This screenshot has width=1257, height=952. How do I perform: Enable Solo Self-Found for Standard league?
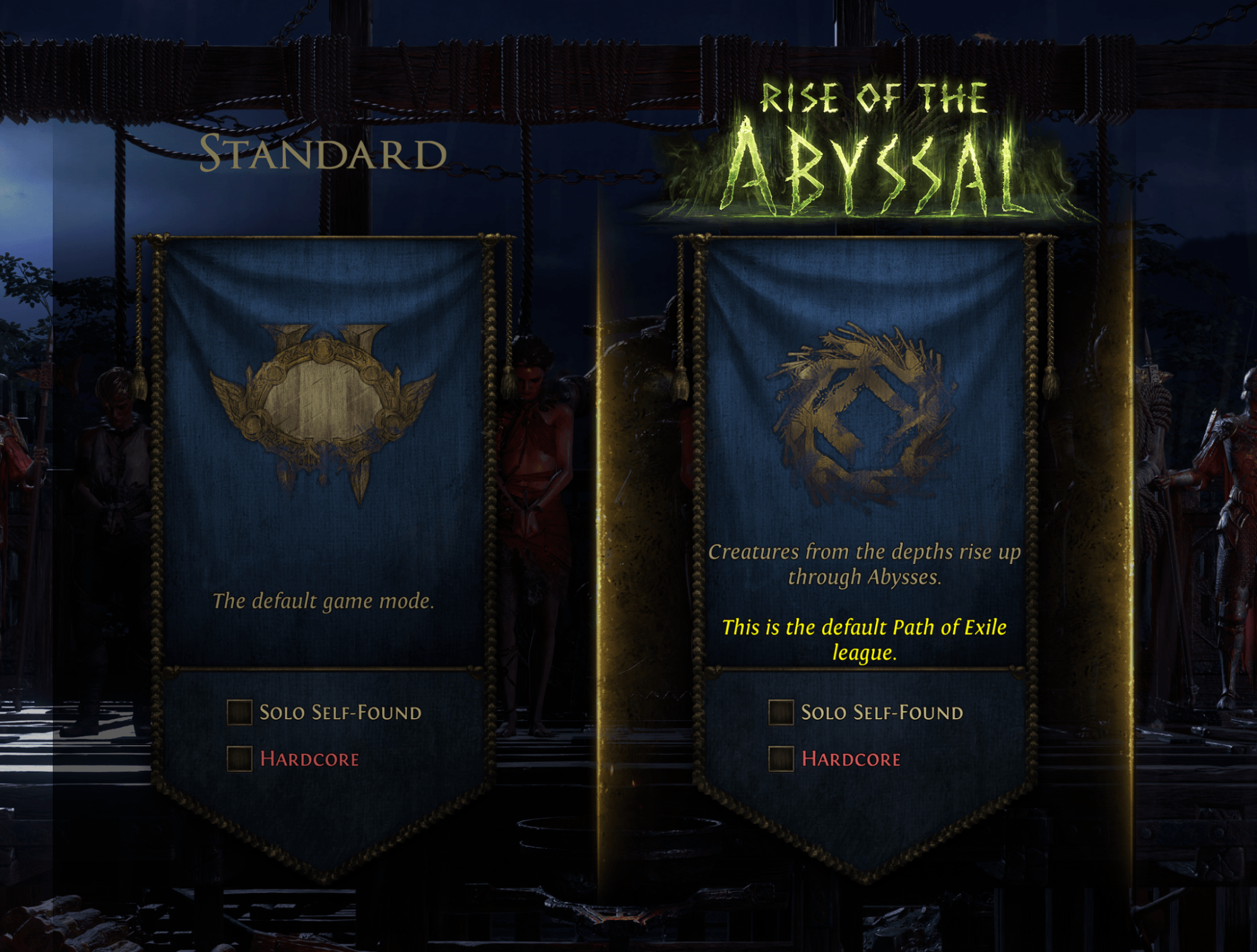pyautogui.click(x=240, y=712)
